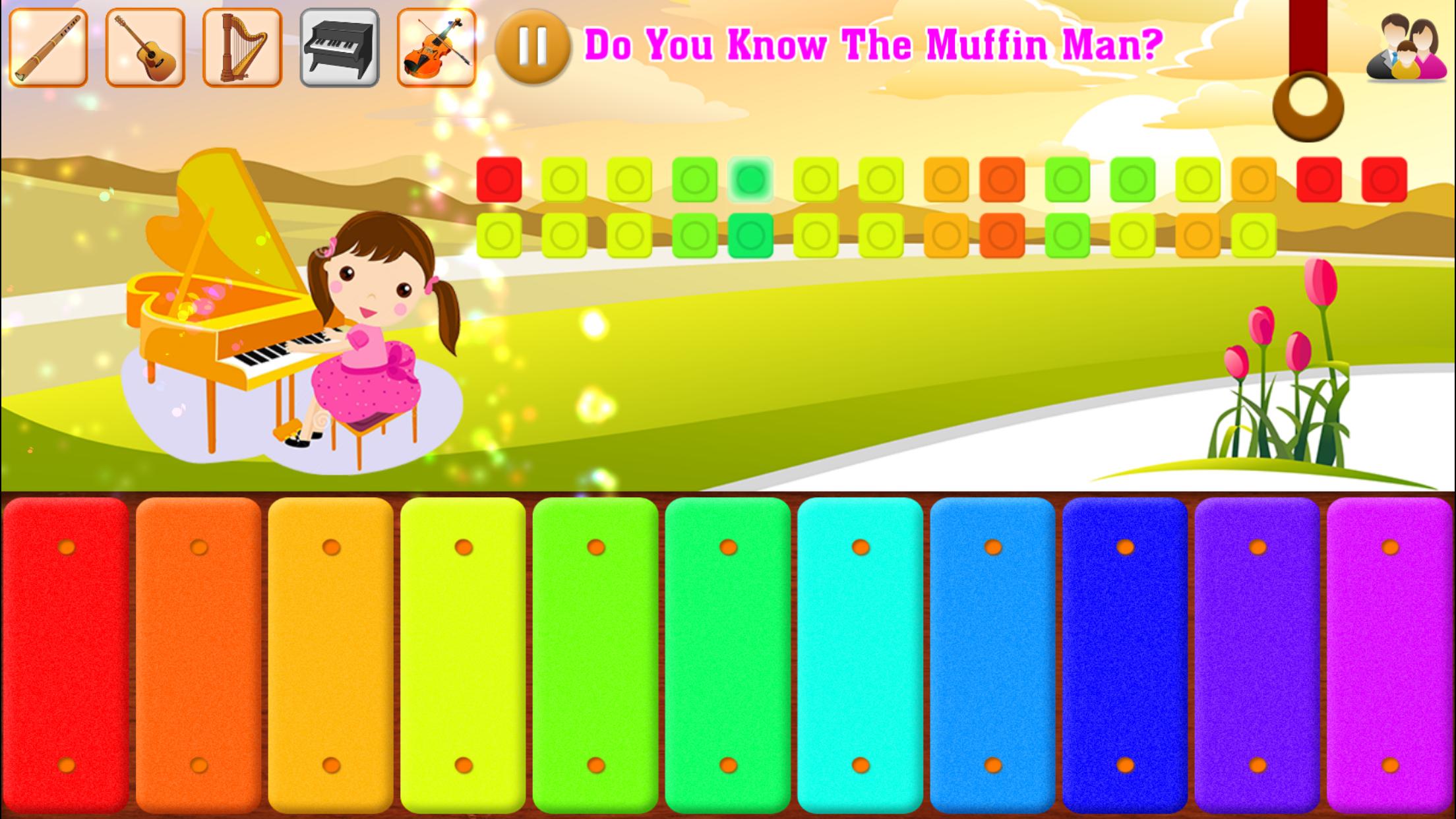Select the flute instrument
This screenshot has height=819, width=1456.
pos(48,46)
